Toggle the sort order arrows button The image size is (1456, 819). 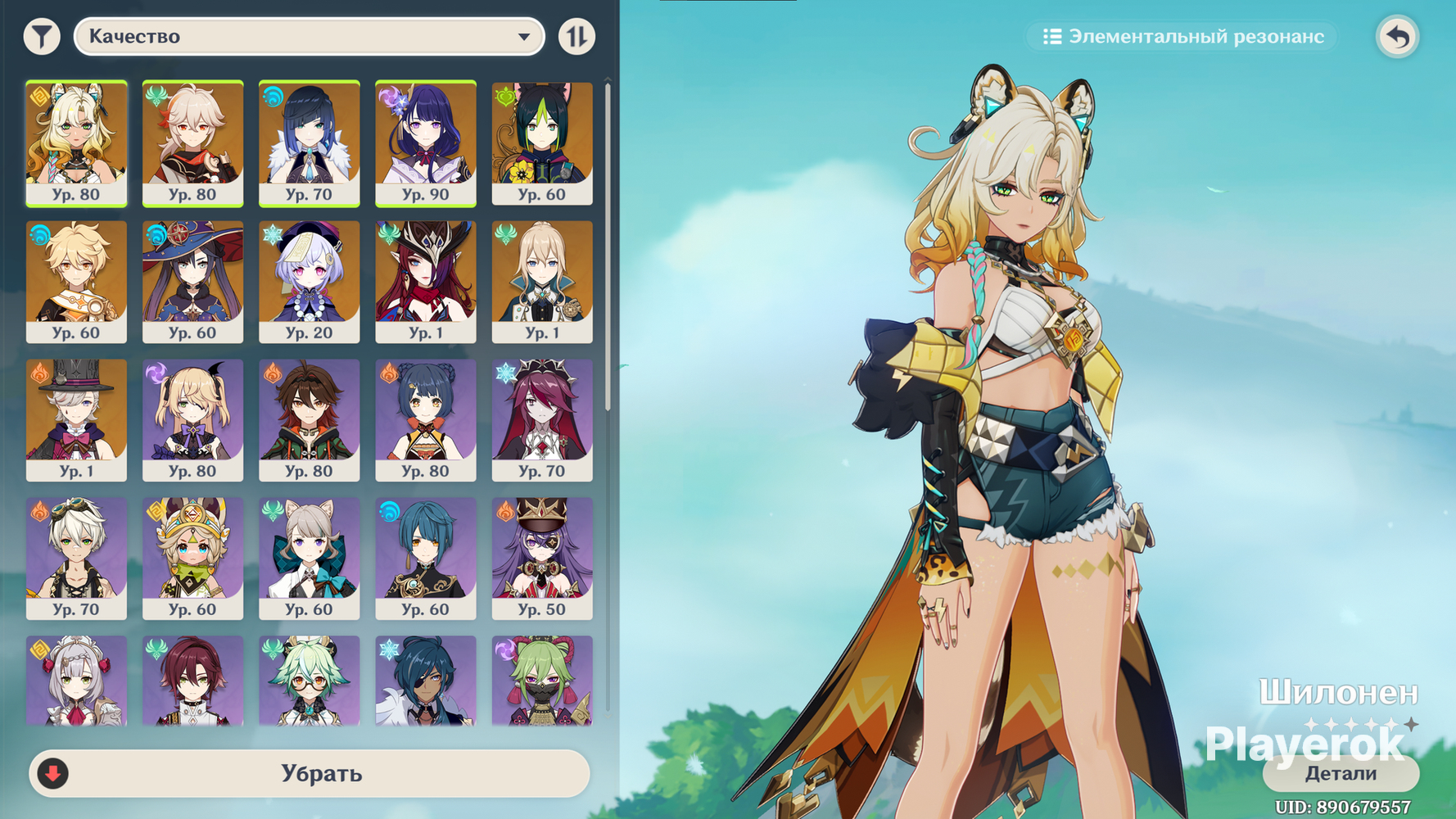[577, 37]
